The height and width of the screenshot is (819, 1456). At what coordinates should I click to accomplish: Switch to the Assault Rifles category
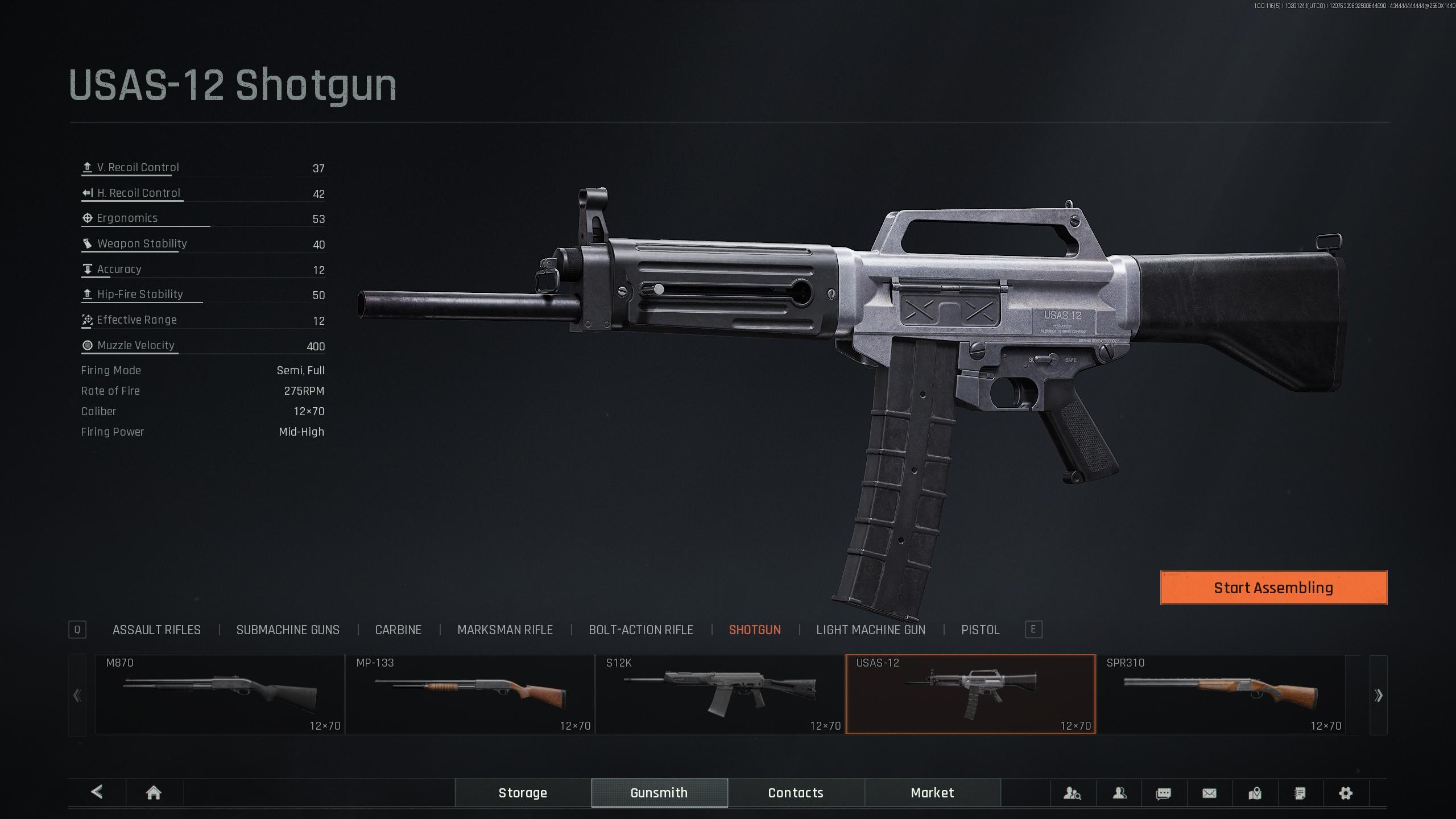click(156, 630)
